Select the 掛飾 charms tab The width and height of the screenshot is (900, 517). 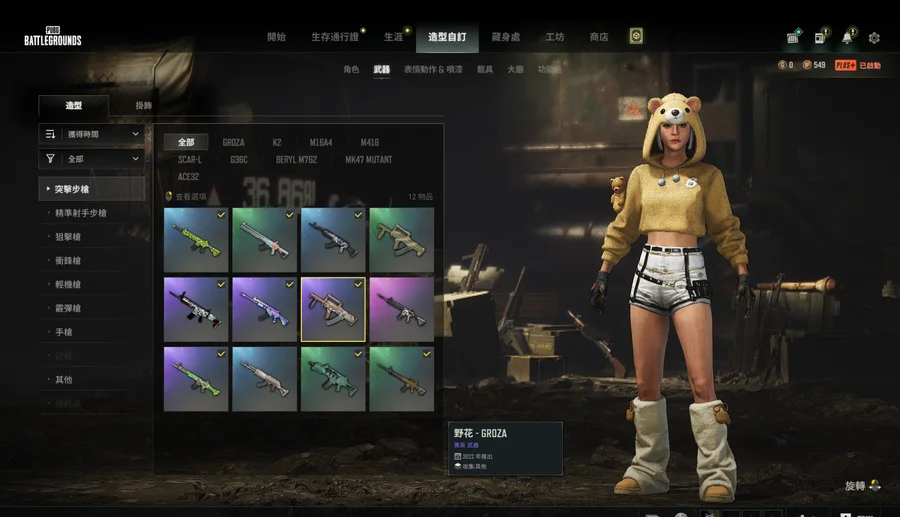point(144,105)
